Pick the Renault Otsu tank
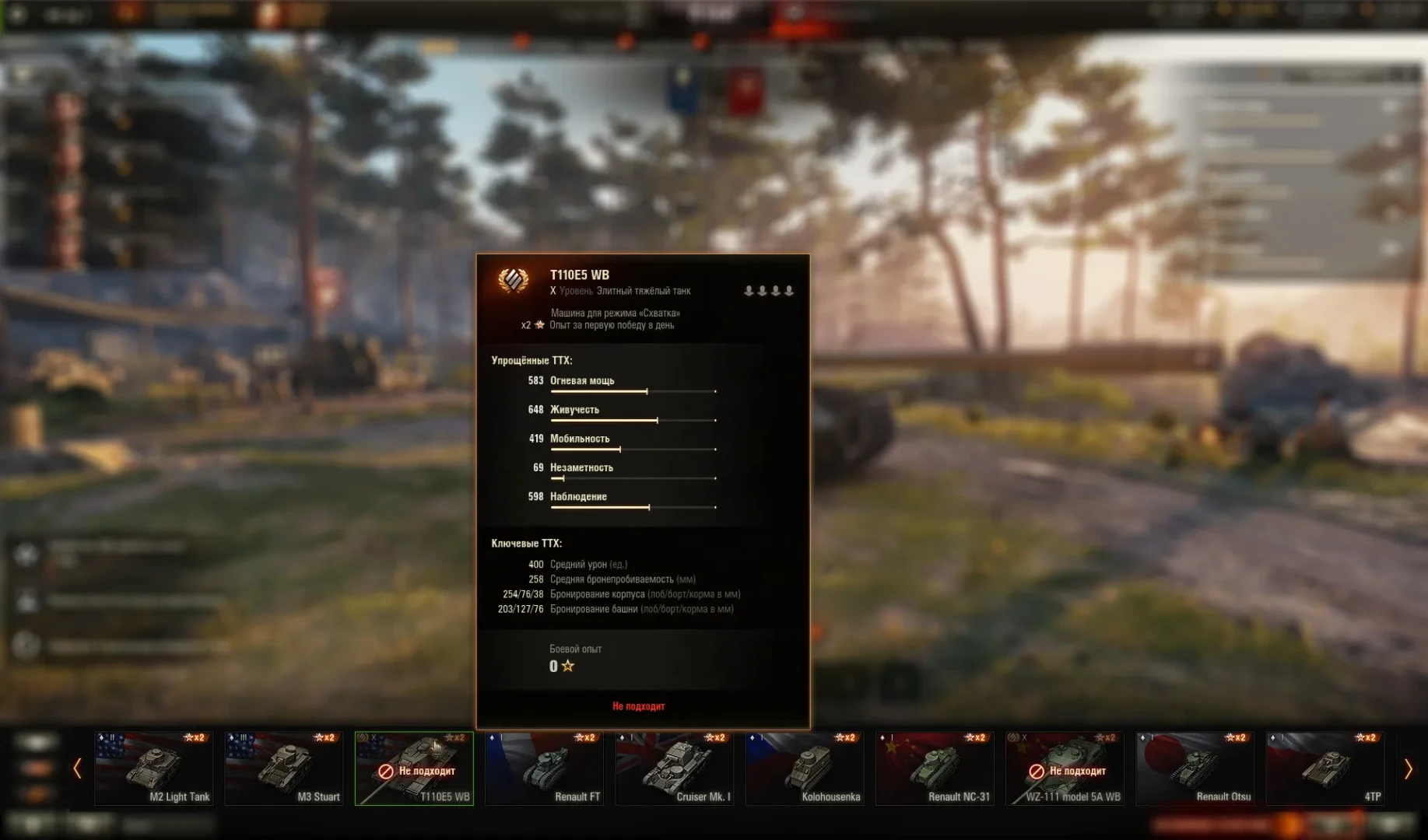This screenshot has width=1428, height=840. (x=1195, y=768)
